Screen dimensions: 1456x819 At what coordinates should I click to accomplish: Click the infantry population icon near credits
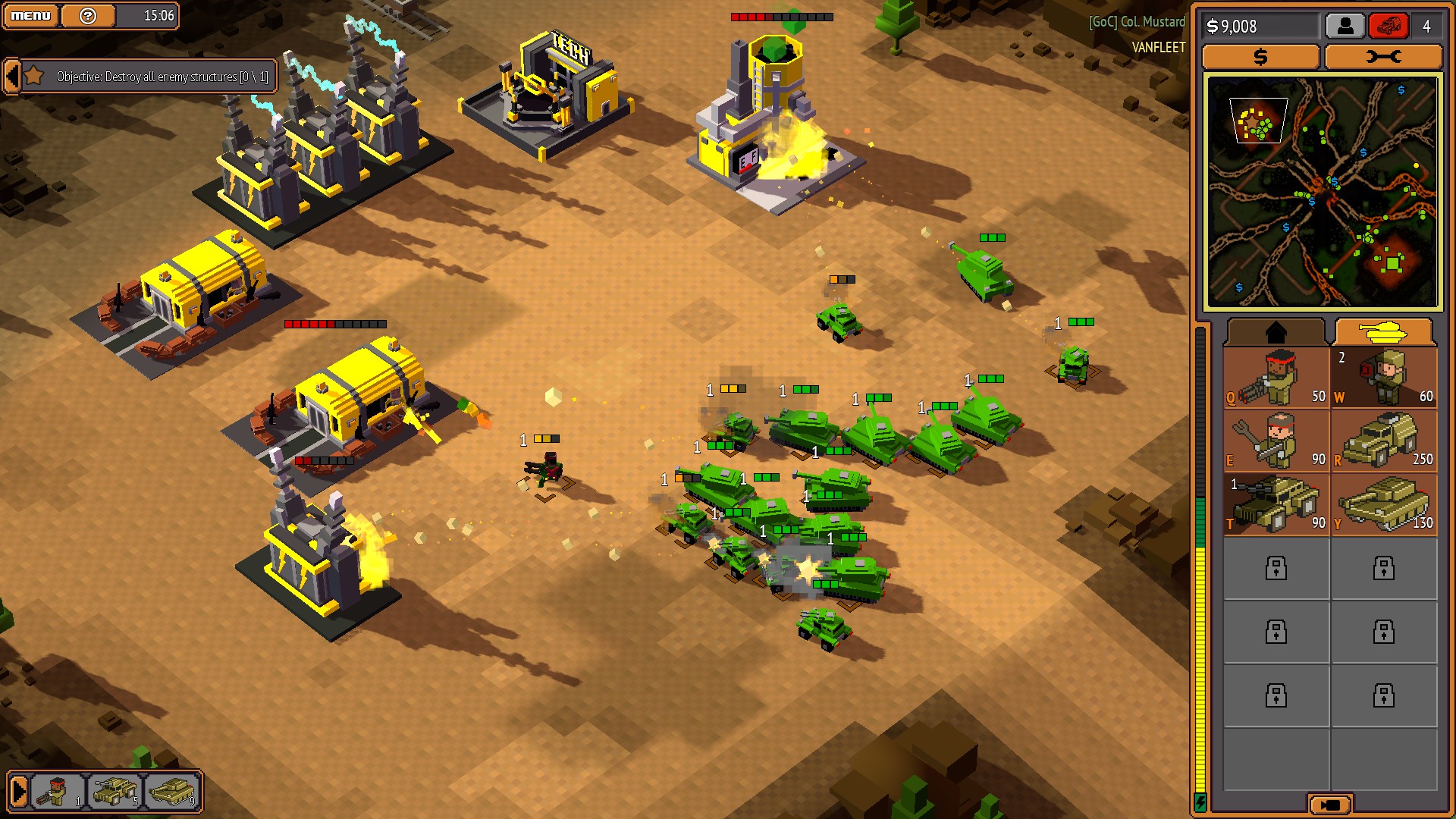point(1344,26)
